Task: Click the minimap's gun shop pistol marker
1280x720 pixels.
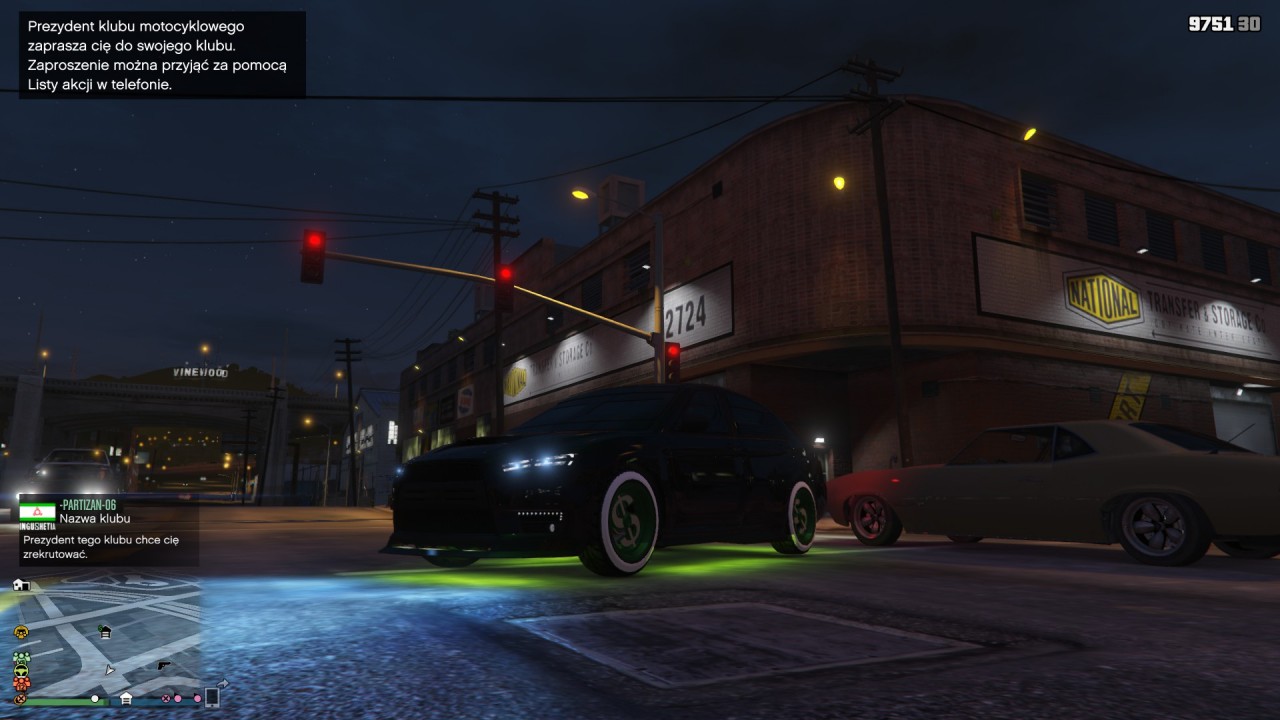Action: (164, 665)
